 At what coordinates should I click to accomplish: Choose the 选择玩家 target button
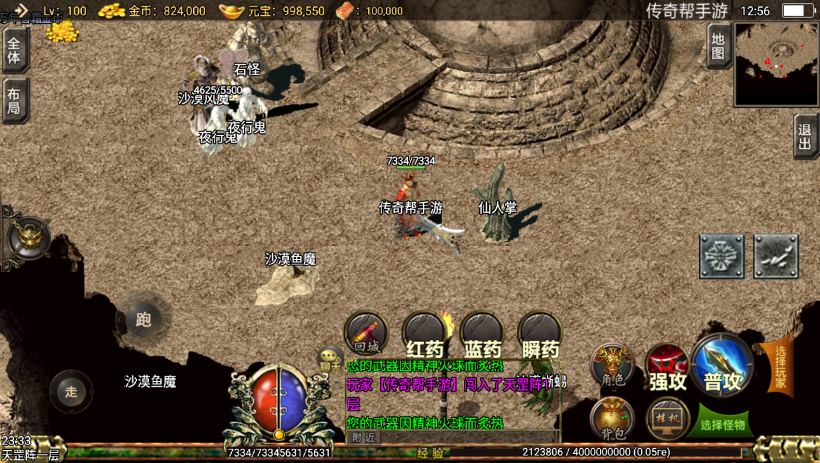780,365
